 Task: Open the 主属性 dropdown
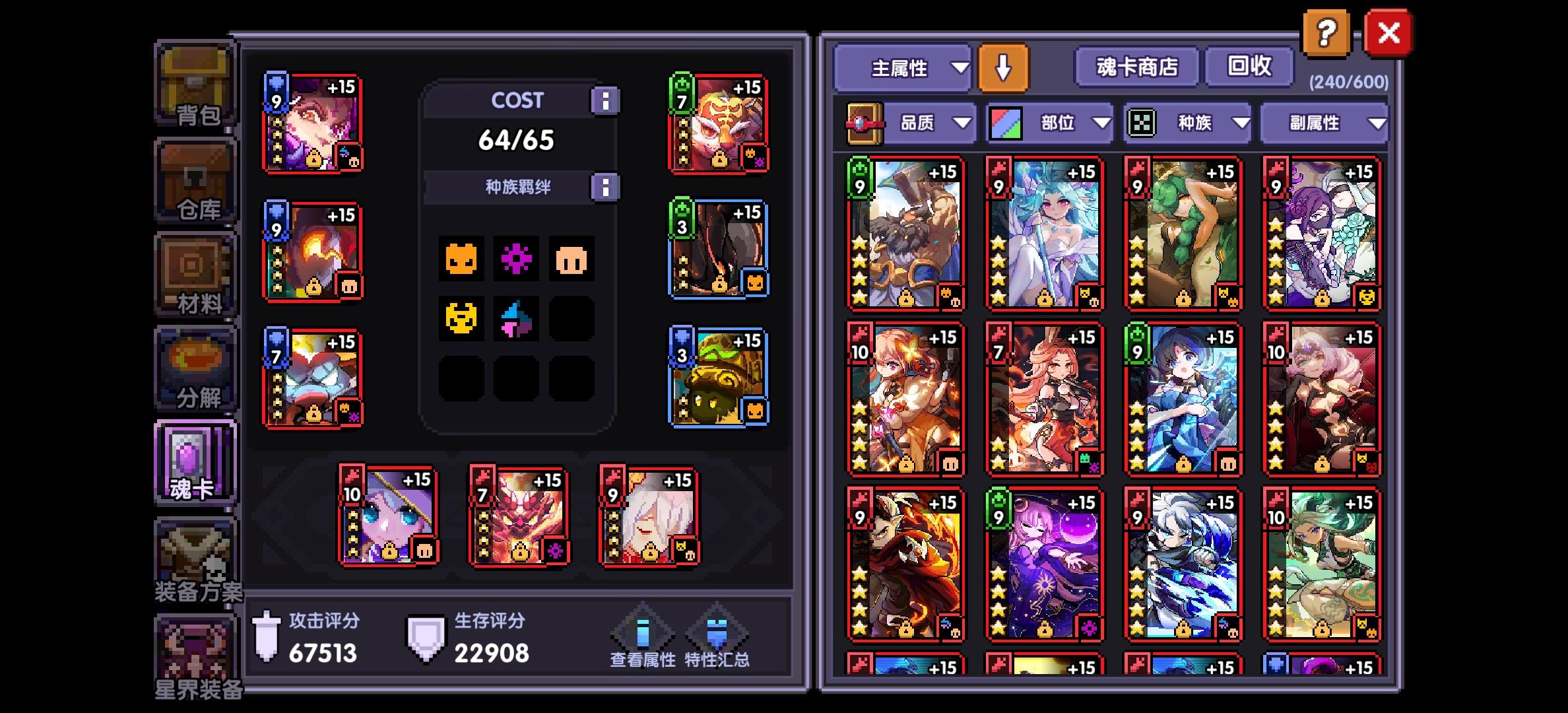[903, 68]
